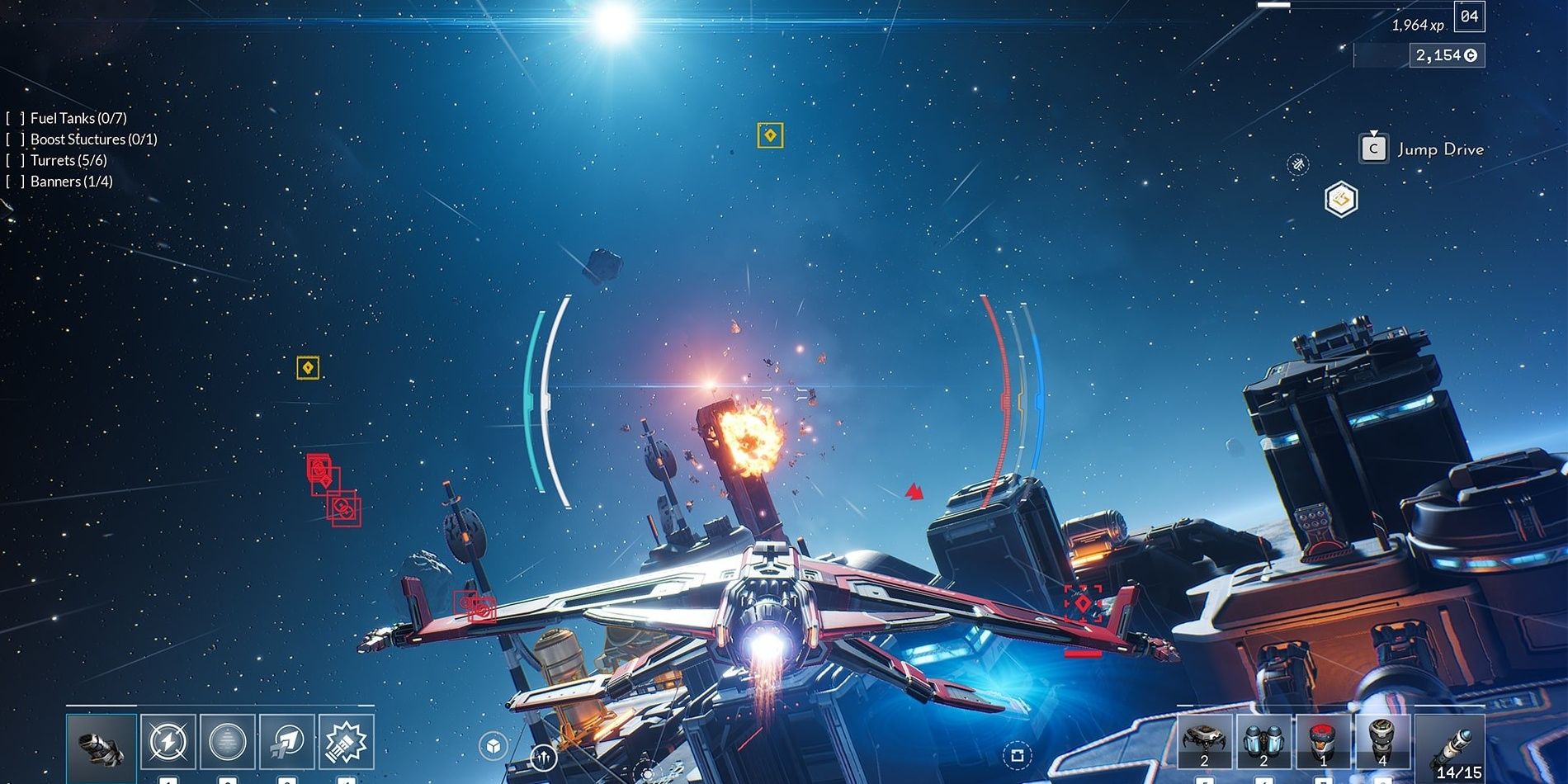The image size is (1568, 784).
Task: Select the red-topped canister consumable
Action: [1324, 742]
